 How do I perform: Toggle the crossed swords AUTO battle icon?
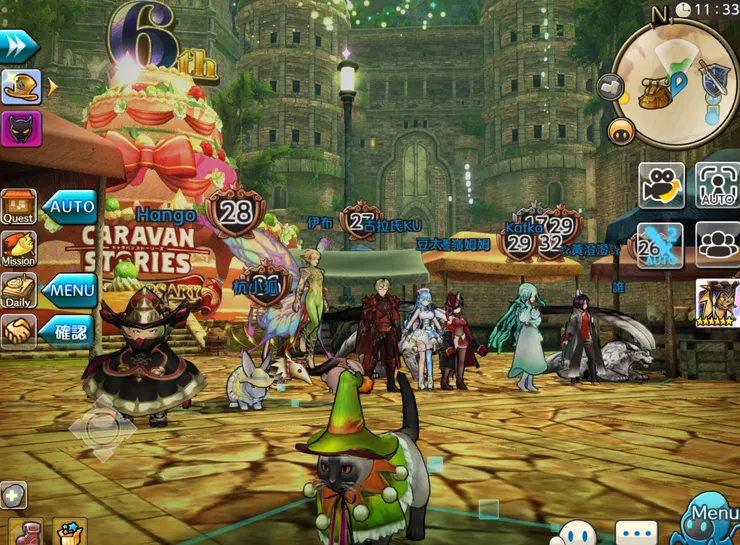[660, 245]
